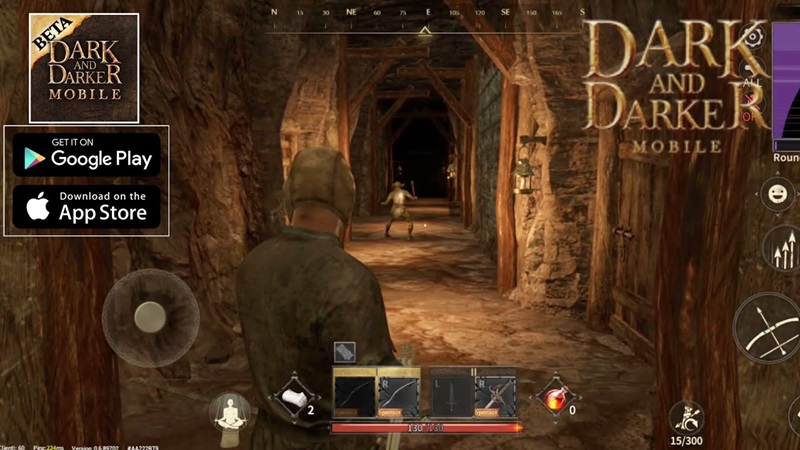Select the longbow weapon slot
This screenshot has width=800, height=450.
(354, 393)
